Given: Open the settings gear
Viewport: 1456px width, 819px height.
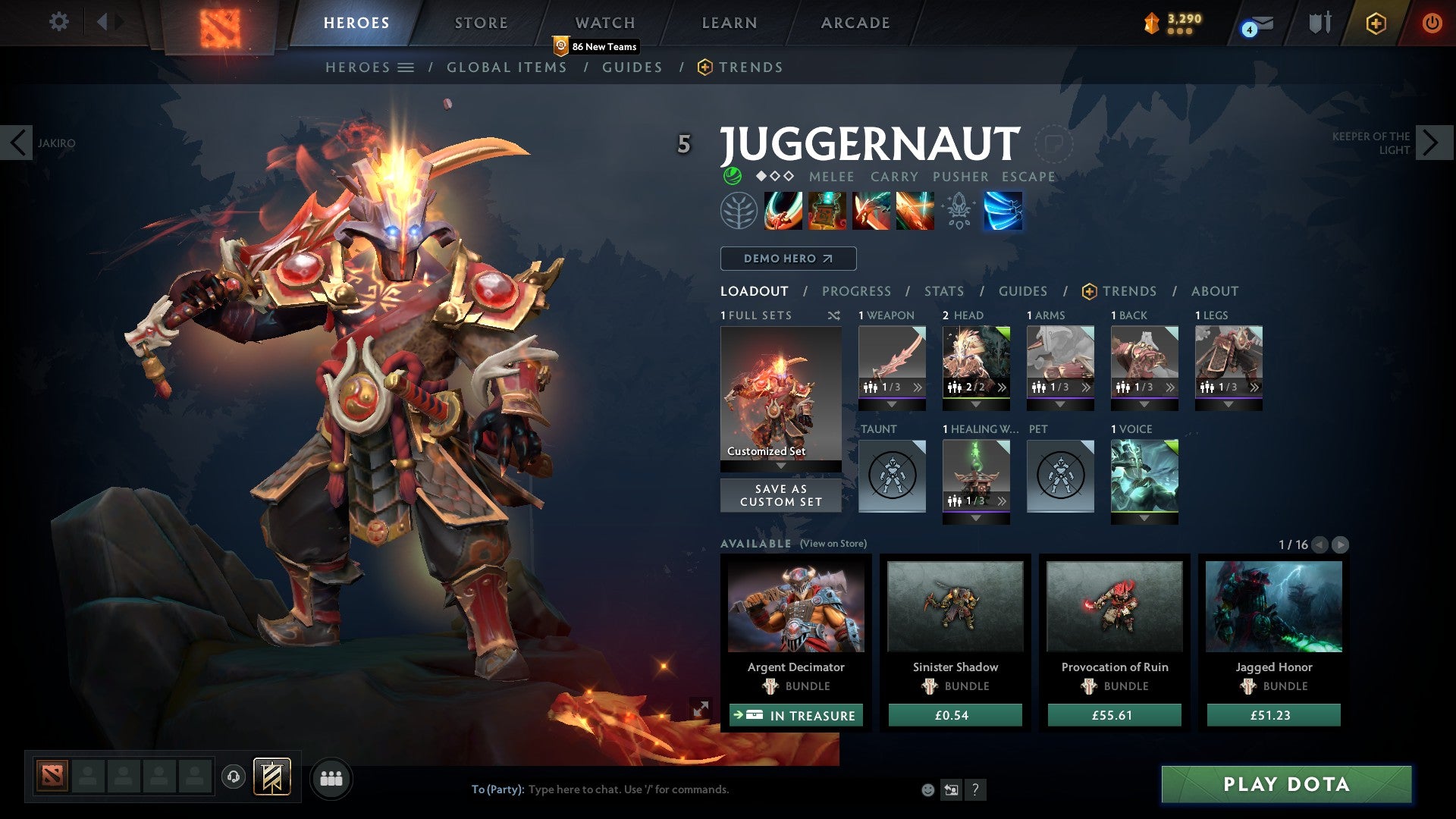Looking at the screenshot, I should point(59,22).
